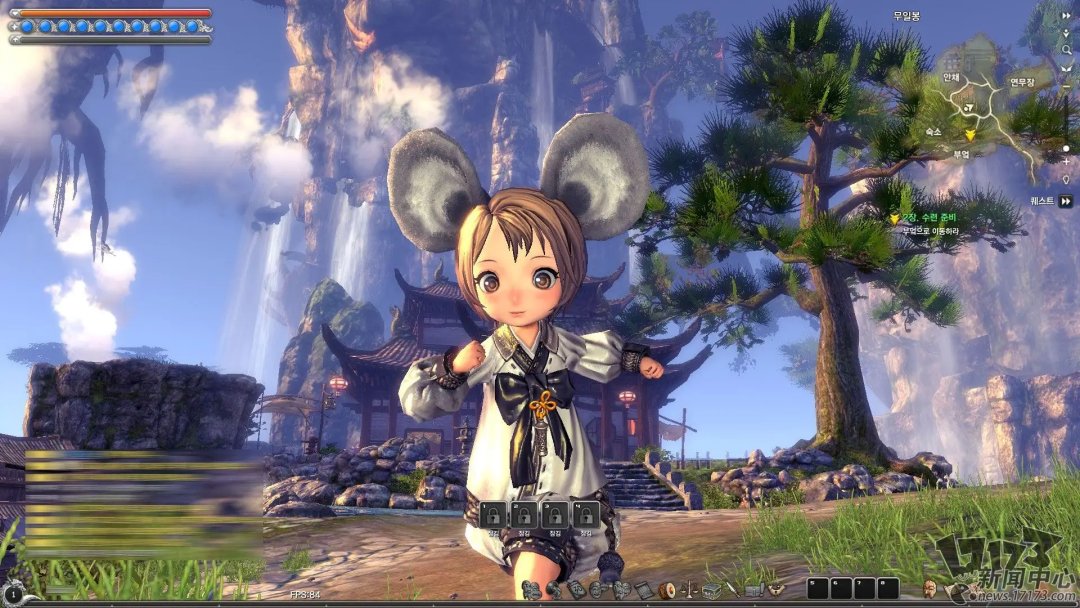
Task: Open the scroll icon in bottom menu
Action: 643,590
